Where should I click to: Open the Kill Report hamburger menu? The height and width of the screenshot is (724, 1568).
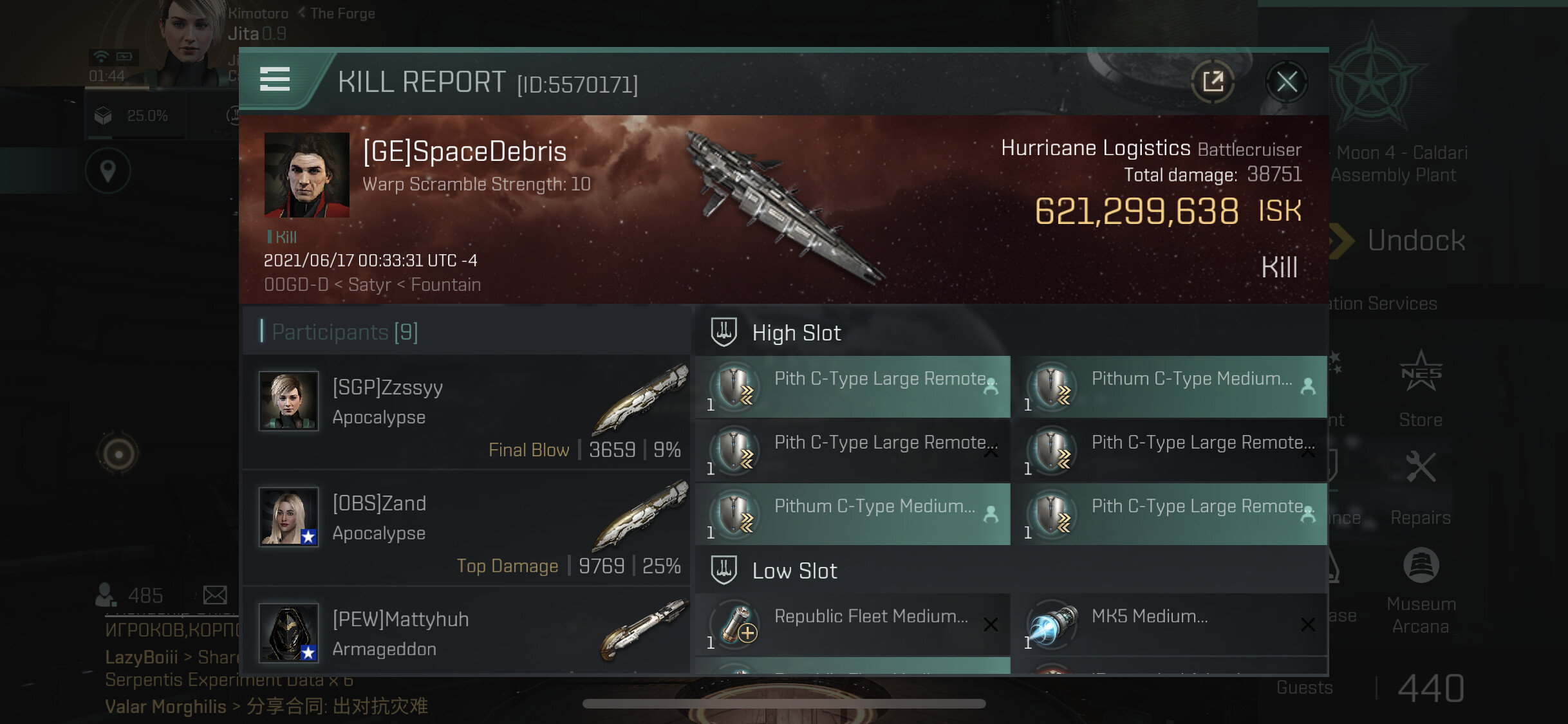click(x=275, y=79)
